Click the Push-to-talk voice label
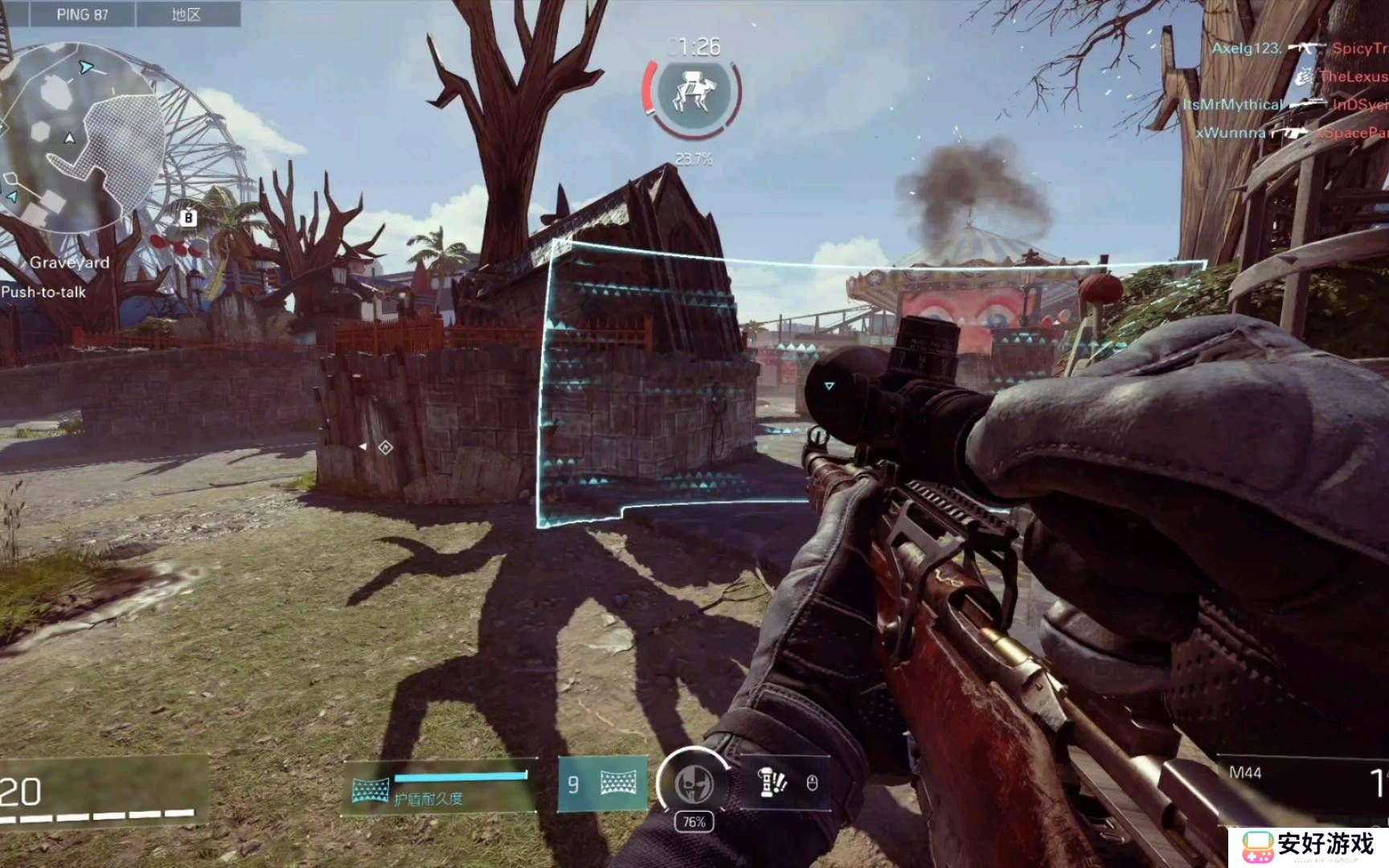Image resolution: width=1389 pixels, height=868 pixels. [x=43, y=292]
